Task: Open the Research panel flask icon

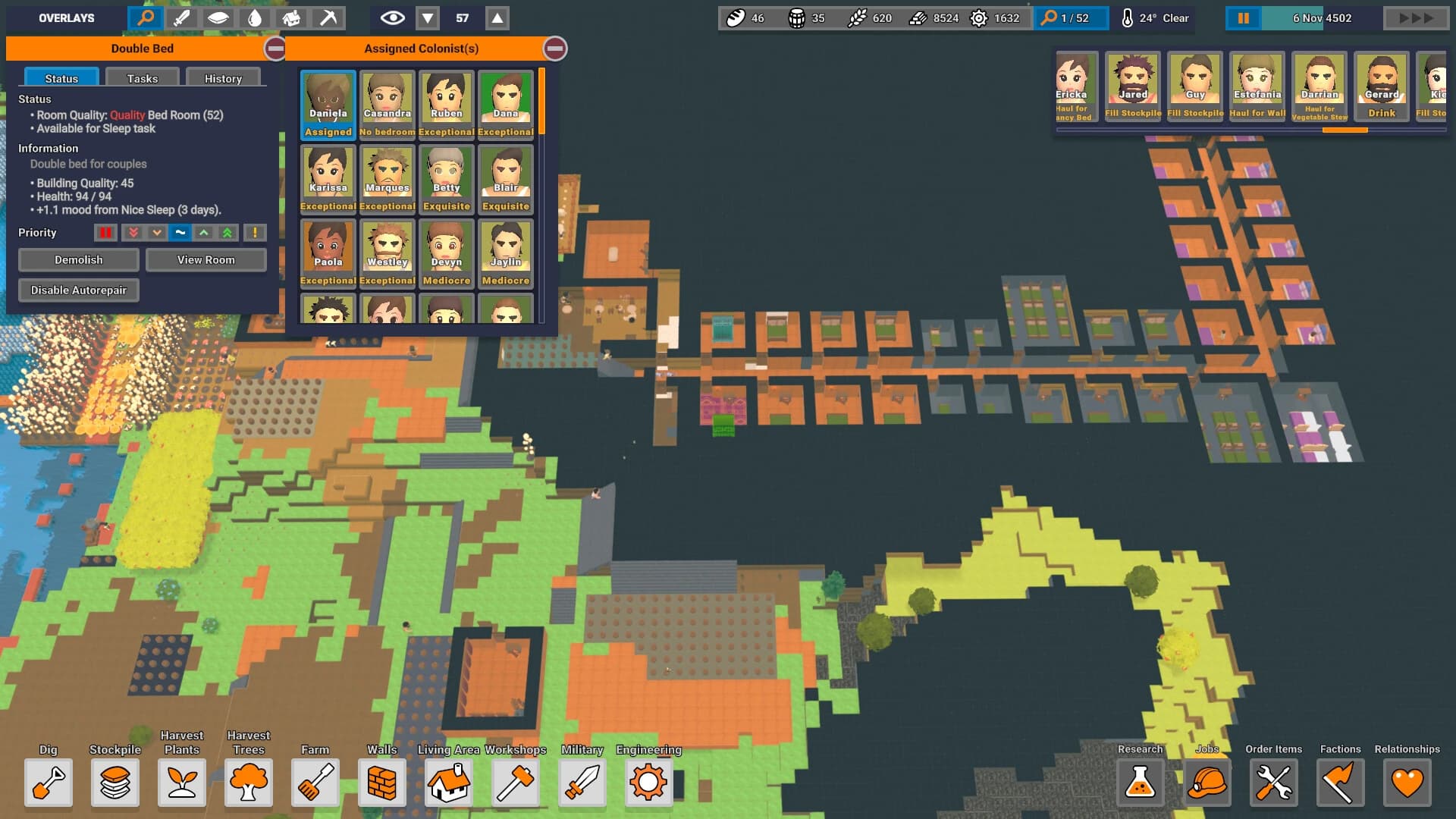Action: tap(1140, 783)
